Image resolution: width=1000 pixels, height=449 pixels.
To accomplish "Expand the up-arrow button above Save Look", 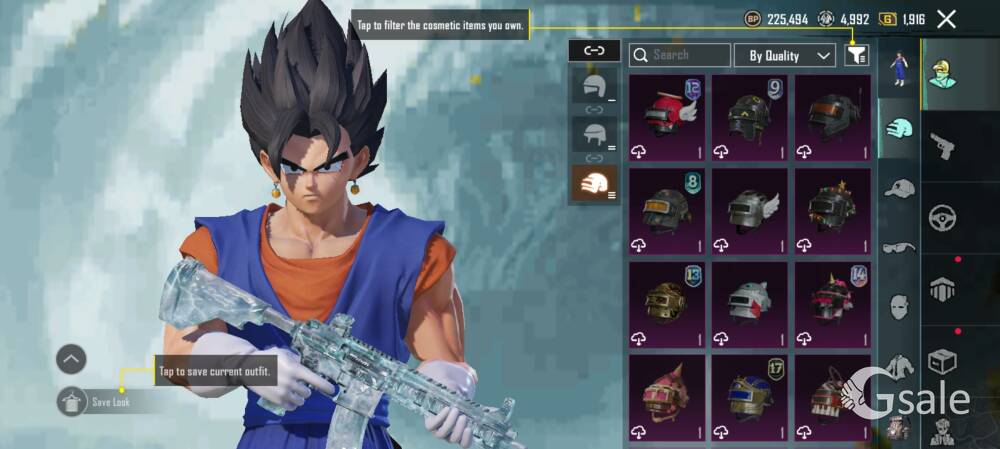I will tap(71, 359).
